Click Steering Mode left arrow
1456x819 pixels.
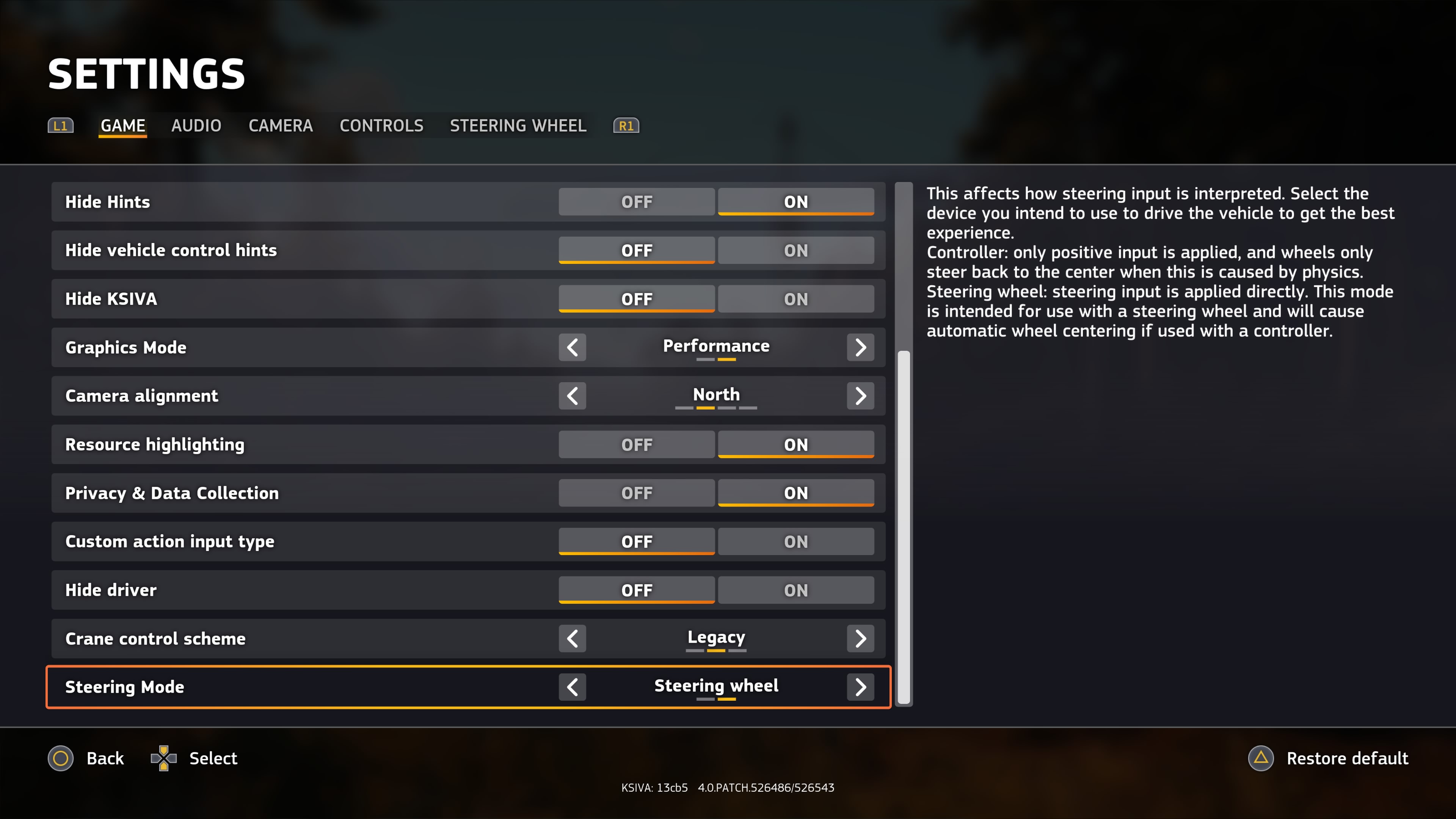[572, 687]
